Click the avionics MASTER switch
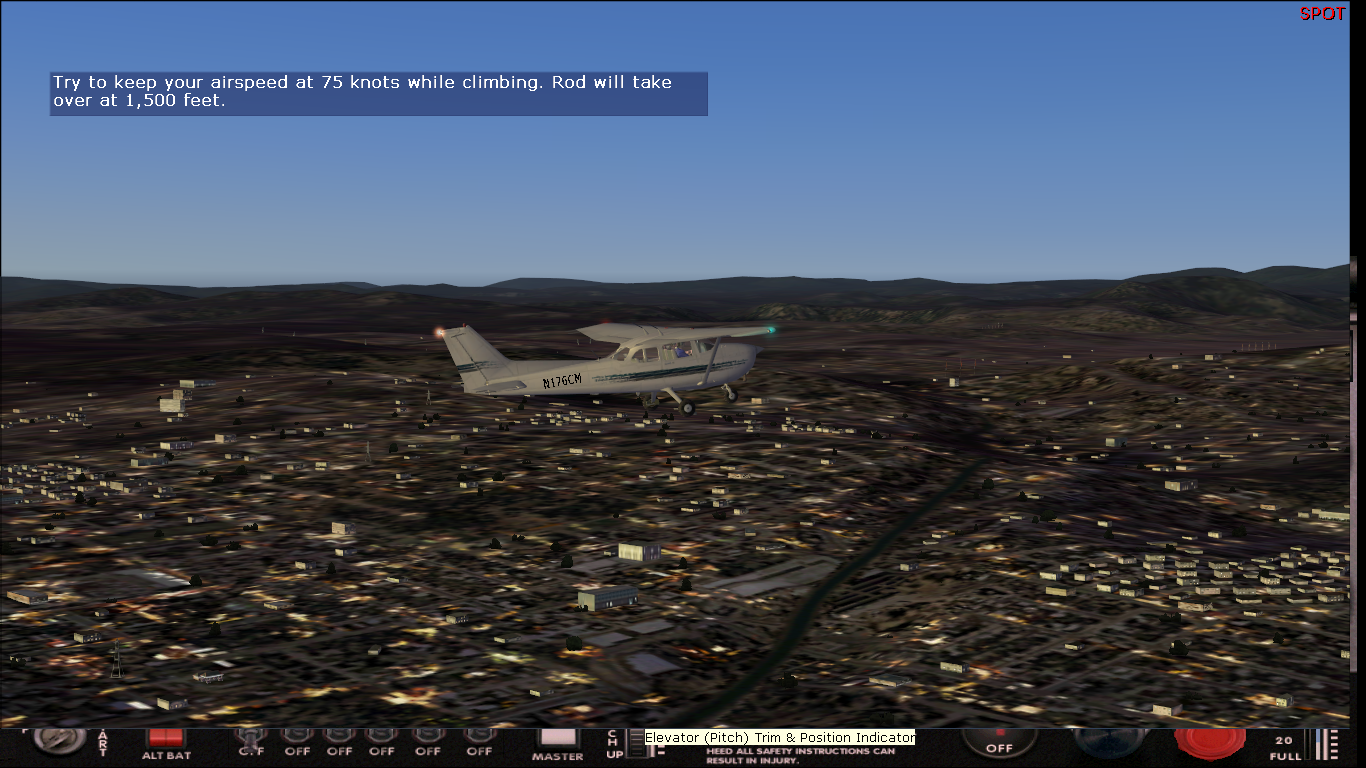The image size is (1366, 768). tap(557, 738)
